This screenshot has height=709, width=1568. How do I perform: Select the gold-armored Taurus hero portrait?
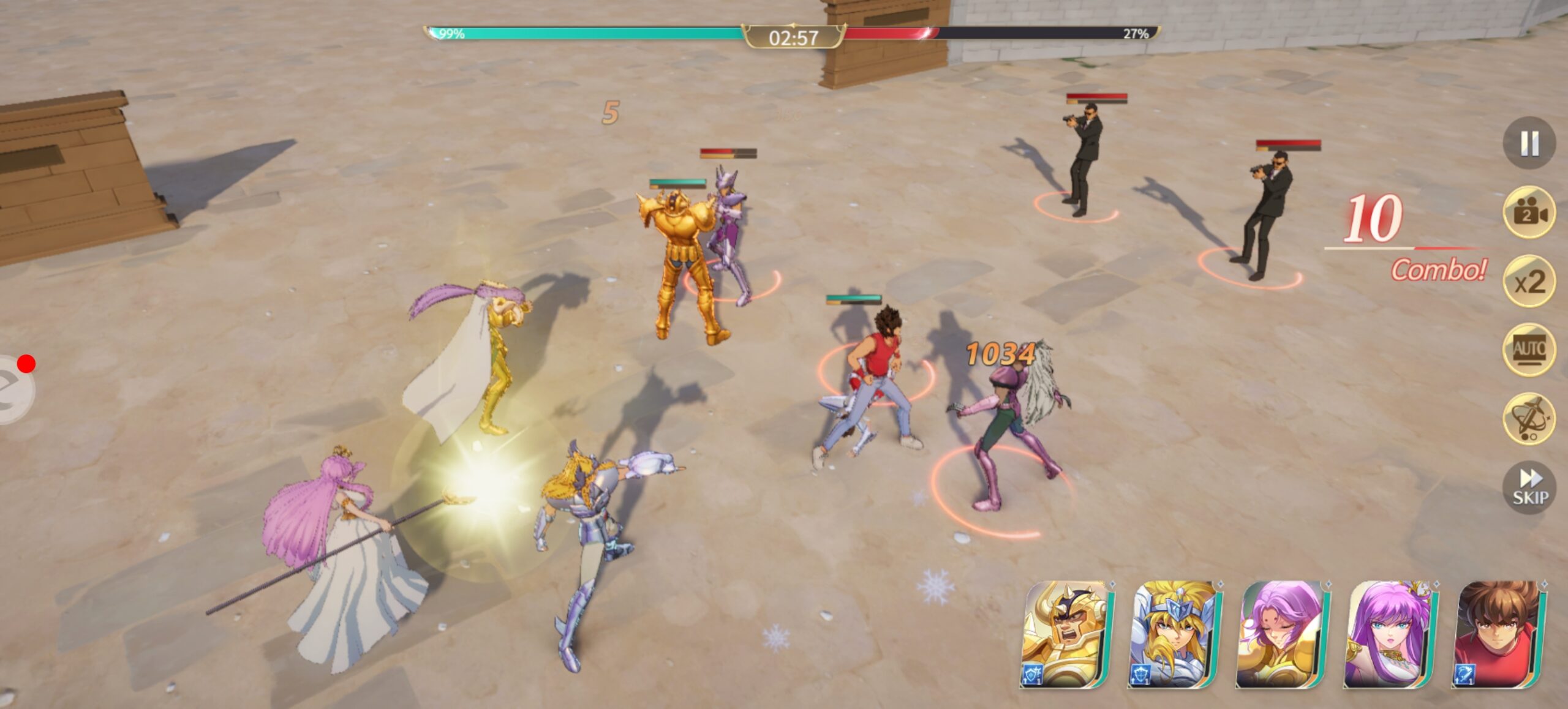tap(1066, 634)
